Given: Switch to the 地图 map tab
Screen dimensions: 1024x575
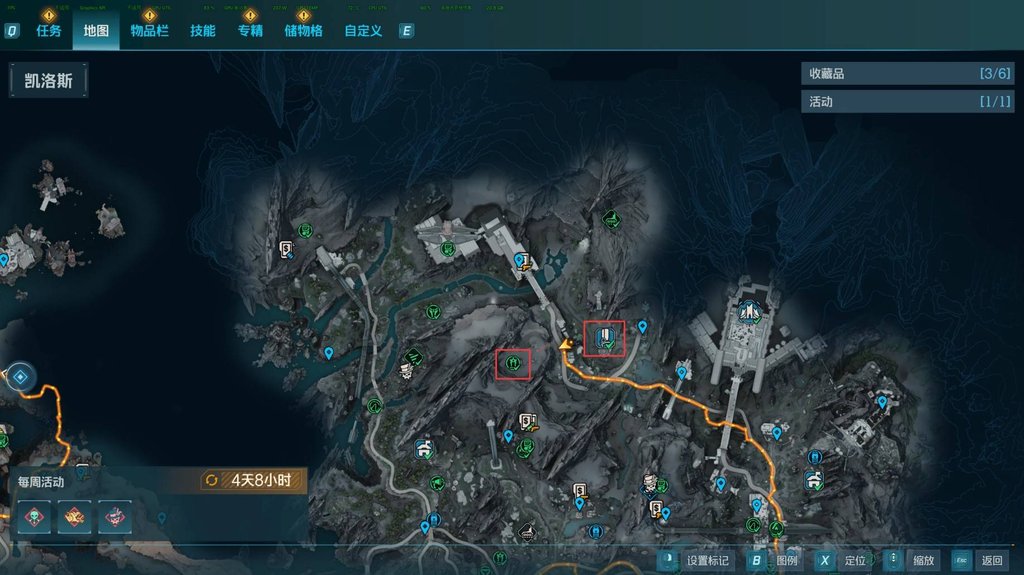Looking at the screenshot, I should [x=97, y=31].
